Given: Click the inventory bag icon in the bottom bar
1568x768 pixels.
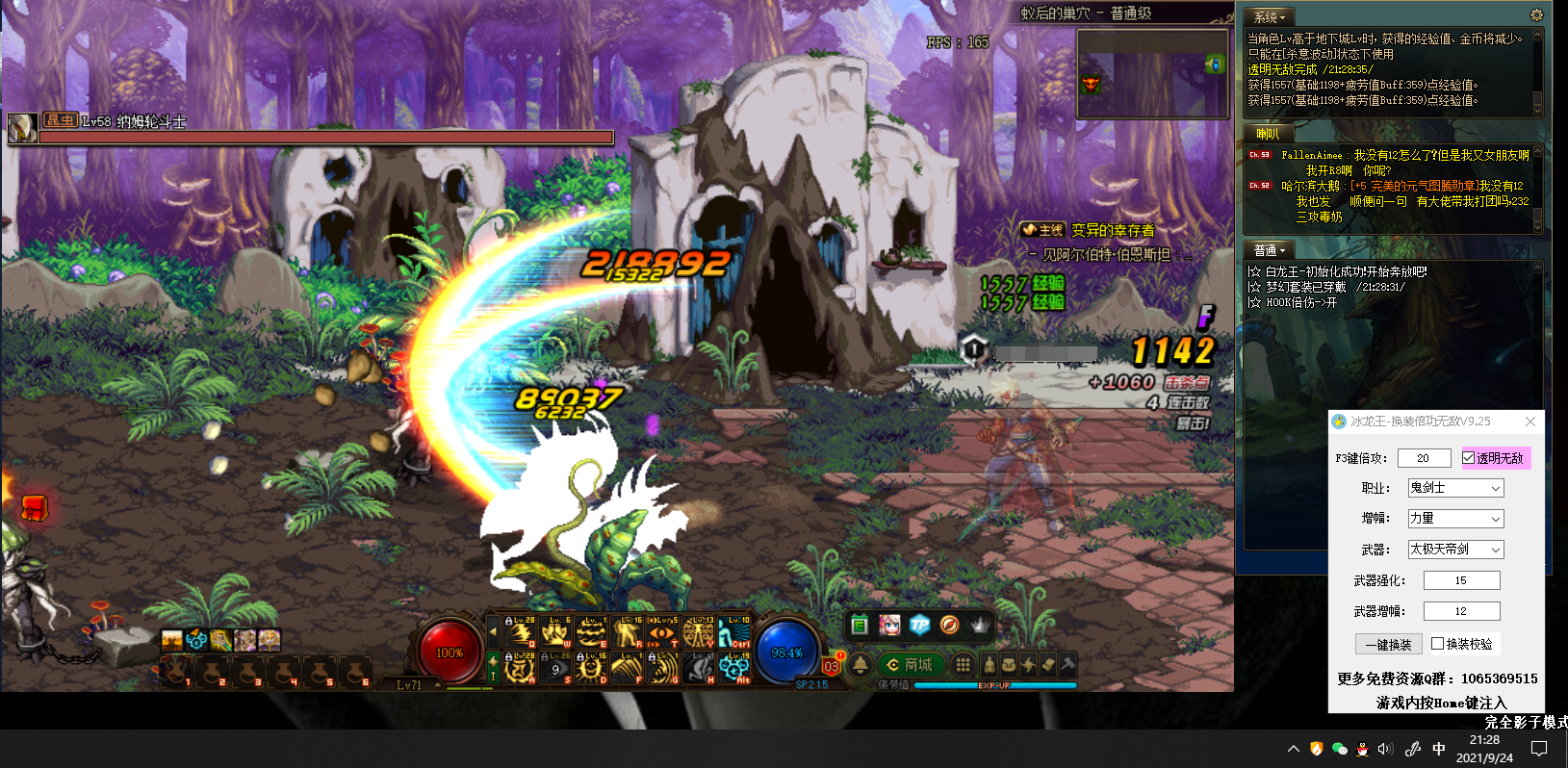Looking at the screenshot, I should [1008, 664].
